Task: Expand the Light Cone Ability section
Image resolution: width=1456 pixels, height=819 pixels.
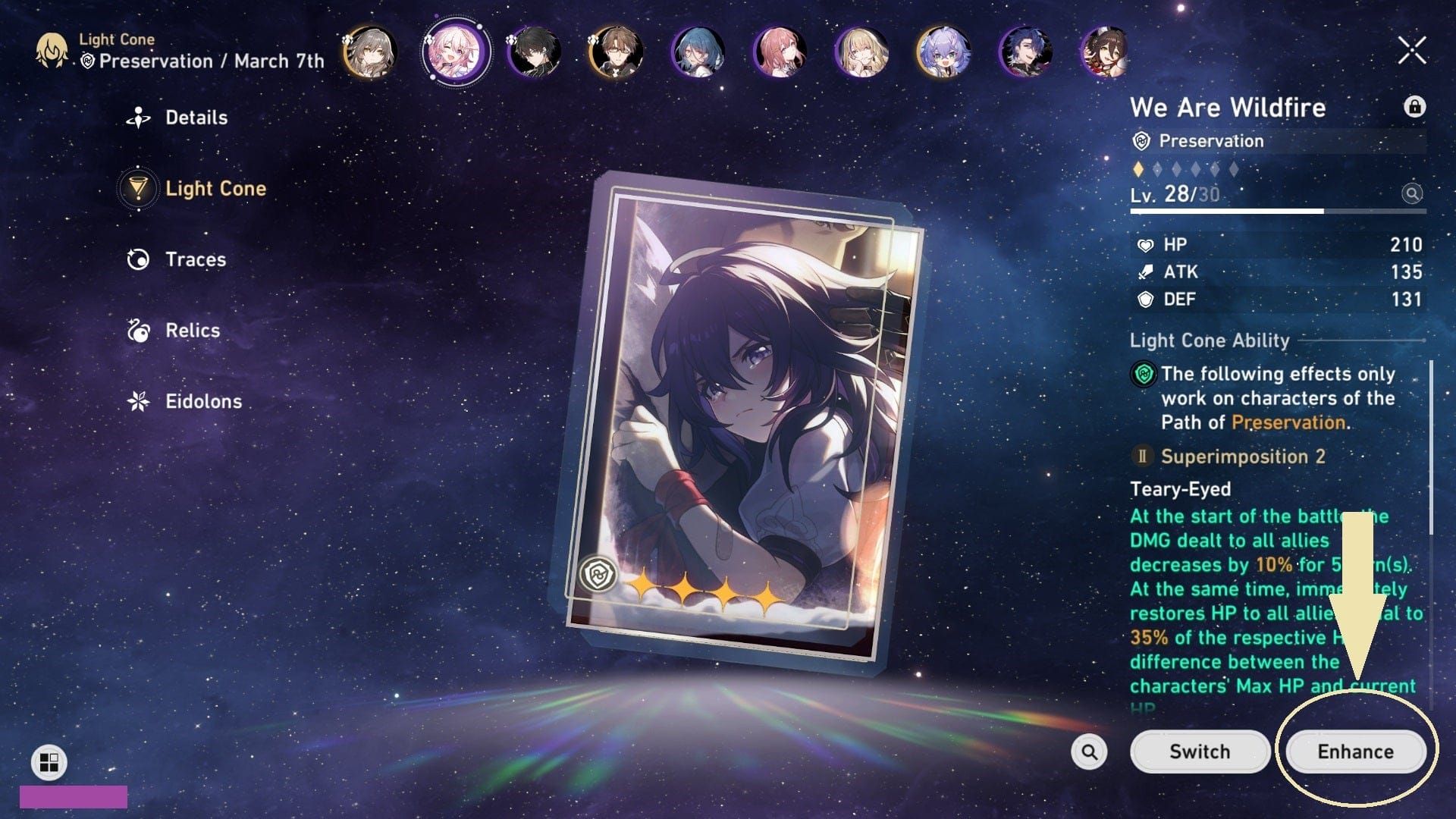Action: 1210,340
